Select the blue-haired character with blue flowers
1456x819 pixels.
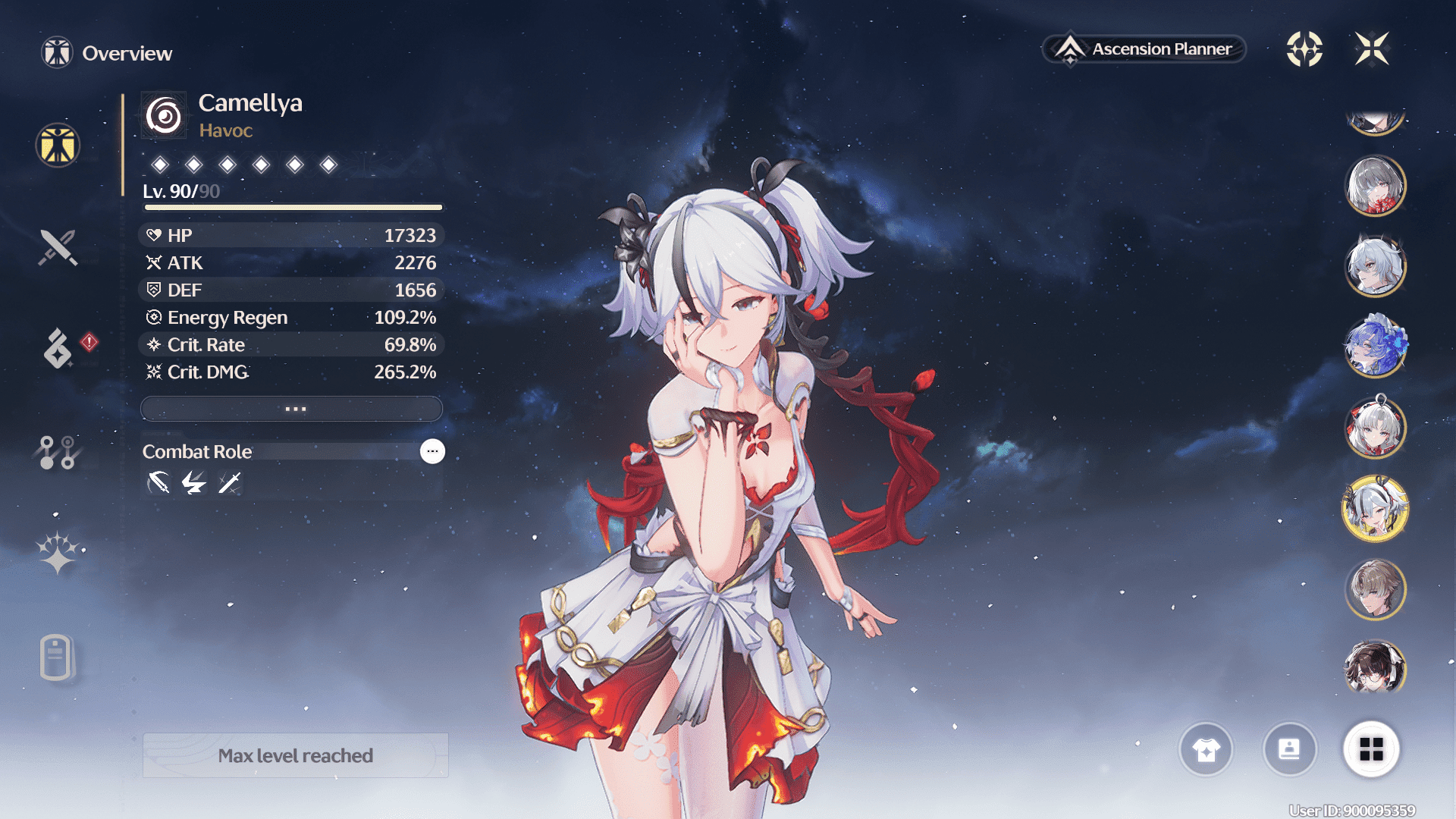coord(1375,347)
